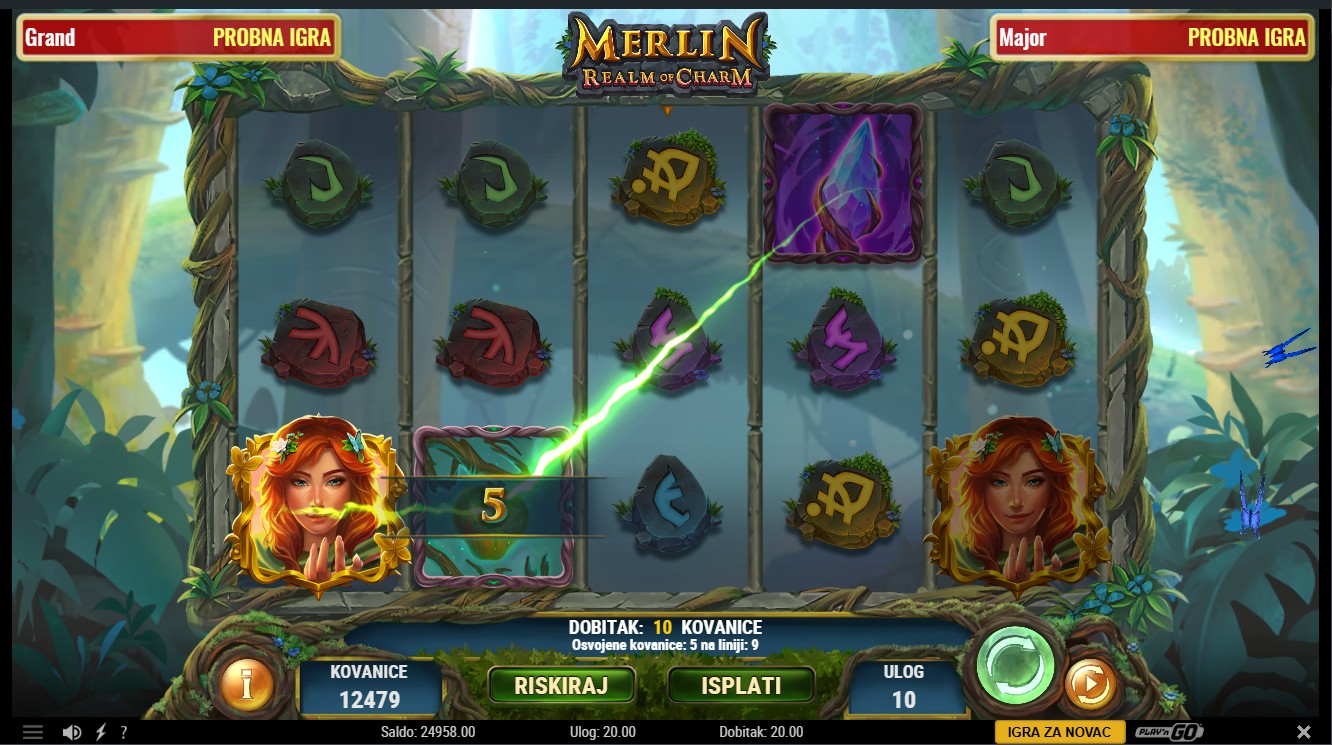The image size is (1332, 745).
Task: Open the ULOG bet selector
Action: tap(904, 687)
